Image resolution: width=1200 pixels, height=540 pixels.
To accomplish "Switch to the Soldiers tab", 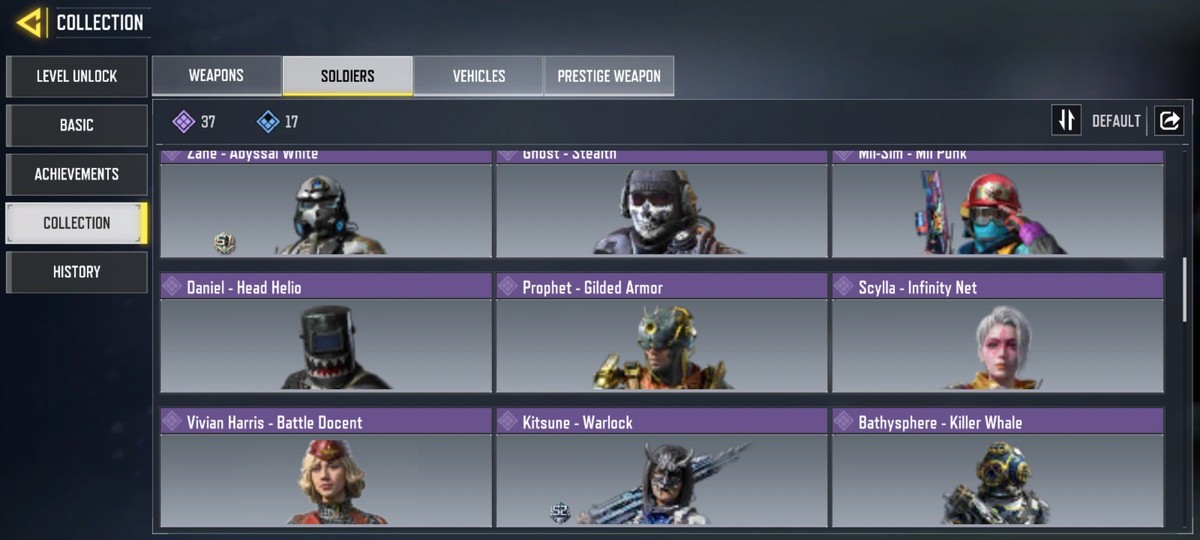I will [347, 76].
